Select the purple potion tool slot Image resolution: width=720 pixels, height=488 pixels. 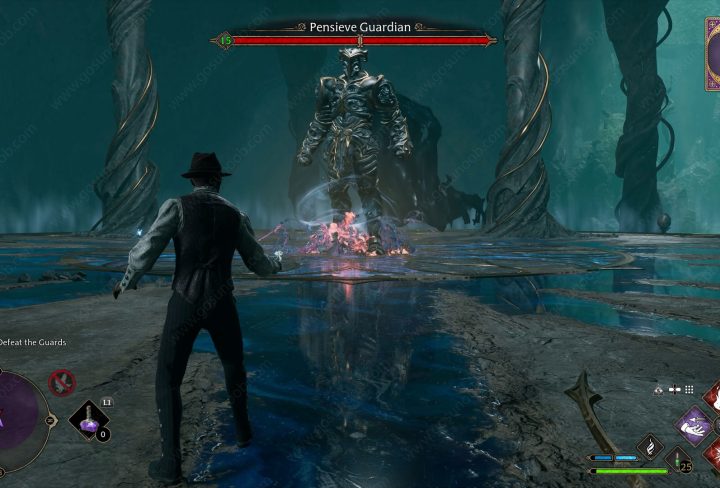[89, 419]
